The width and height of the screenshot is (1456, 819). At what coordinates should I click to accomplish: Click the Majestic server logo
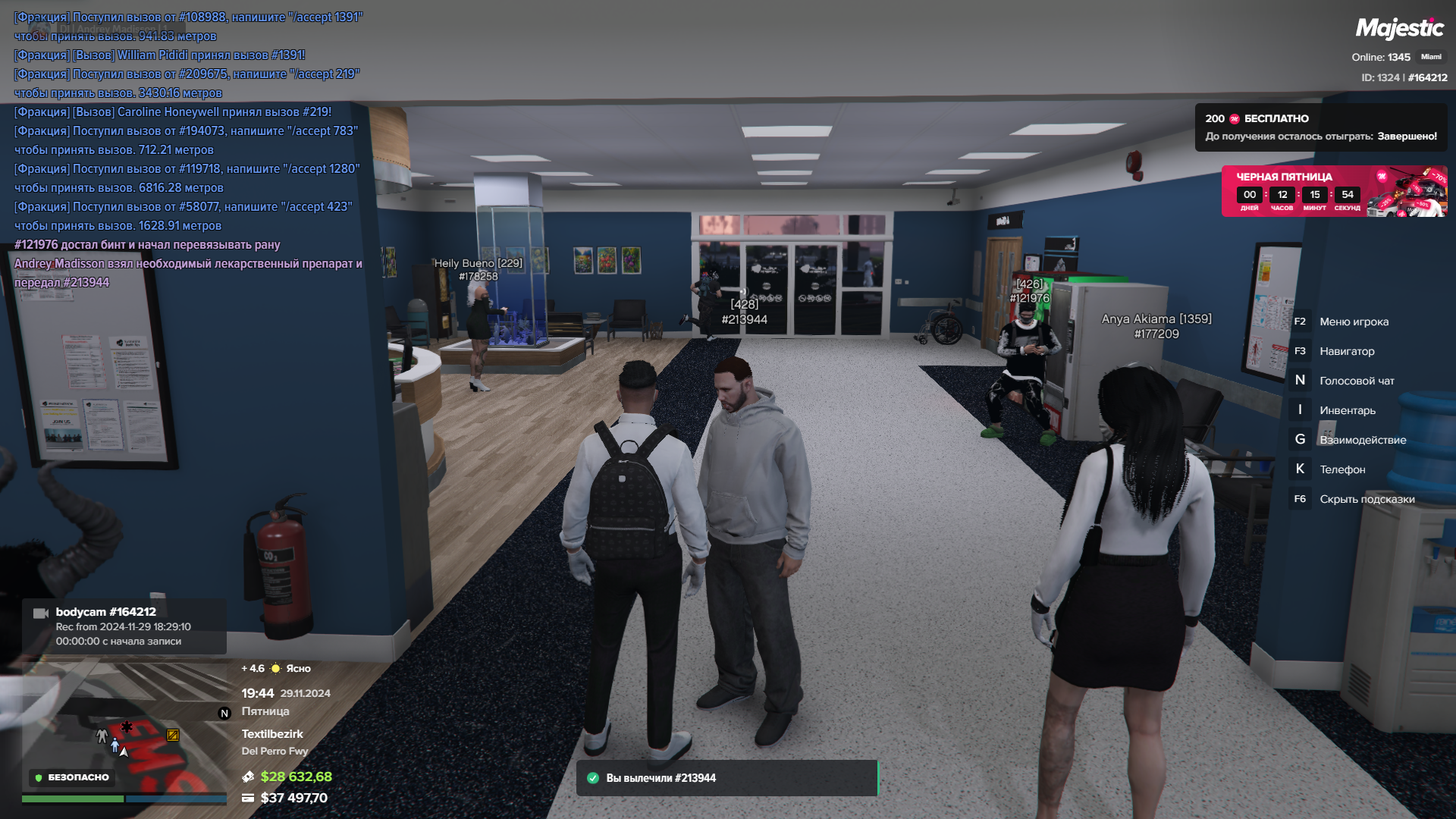pyautogui.click(x=1399, y=29)
